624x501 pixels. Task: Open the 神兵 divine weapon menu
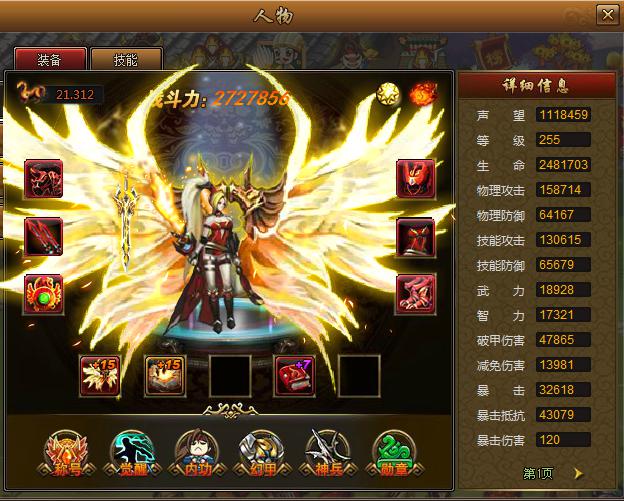tap(327, 455)
